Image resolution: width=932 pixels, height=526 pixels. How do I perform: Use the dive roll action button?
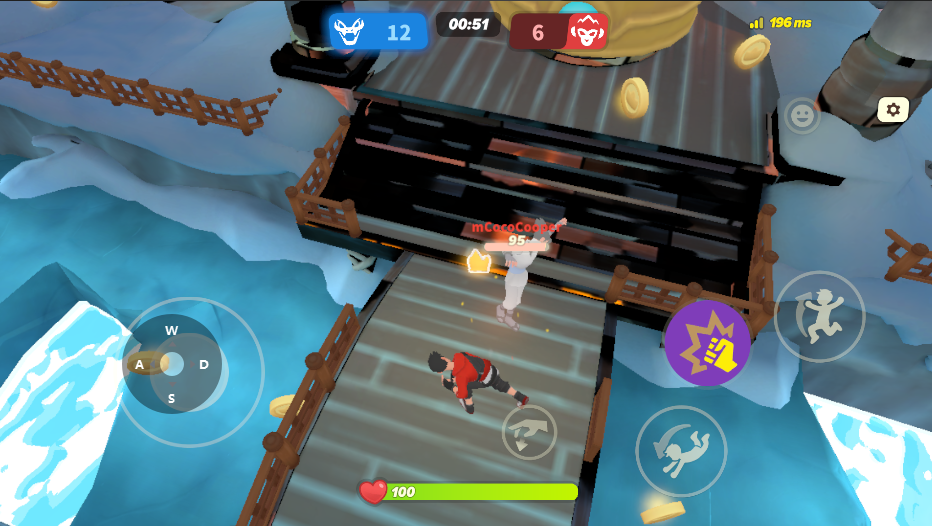pos(680,451)
